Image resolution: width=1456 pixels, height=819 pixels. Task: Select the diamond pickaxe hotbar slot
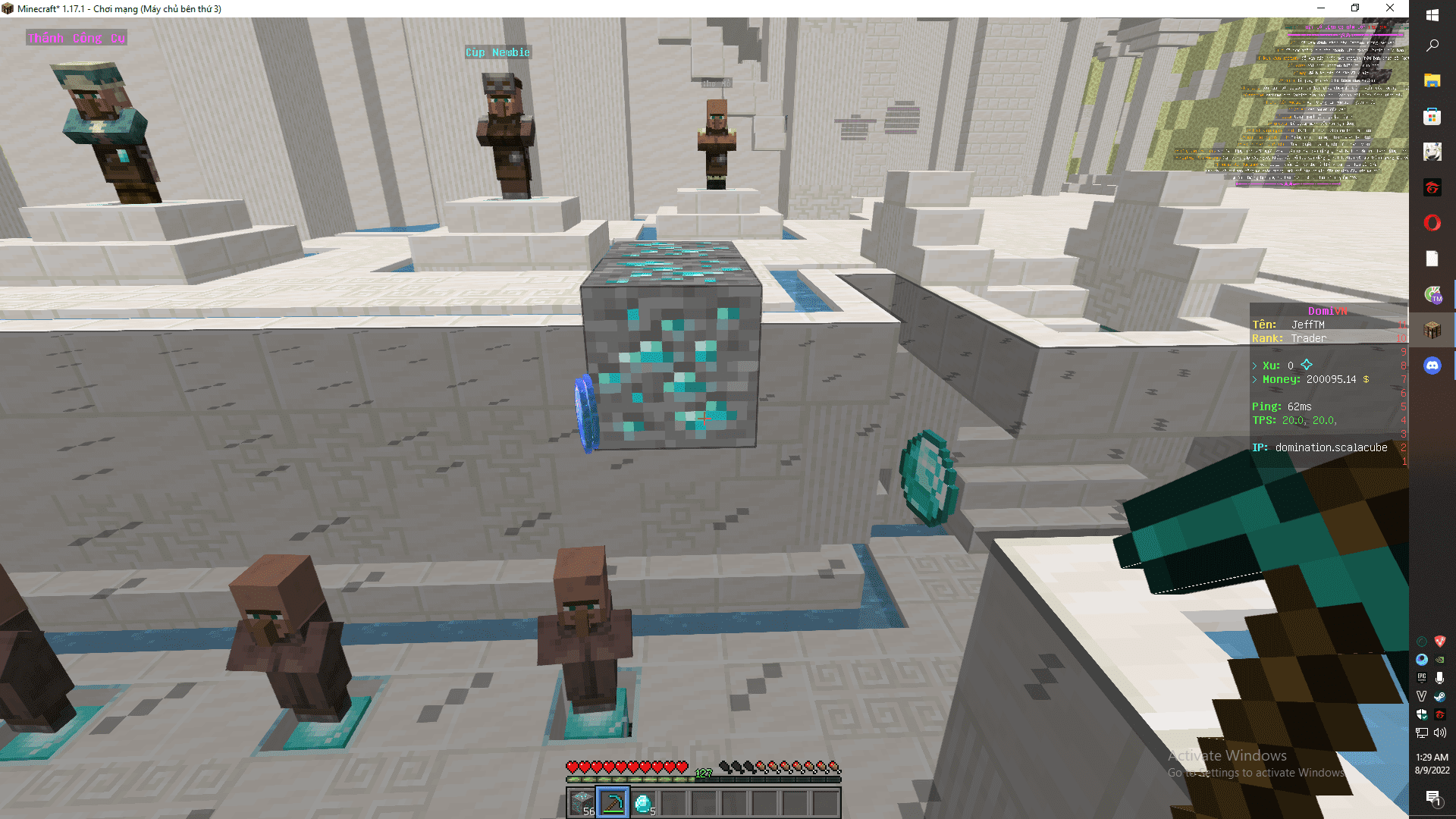(x=613, y=802)
